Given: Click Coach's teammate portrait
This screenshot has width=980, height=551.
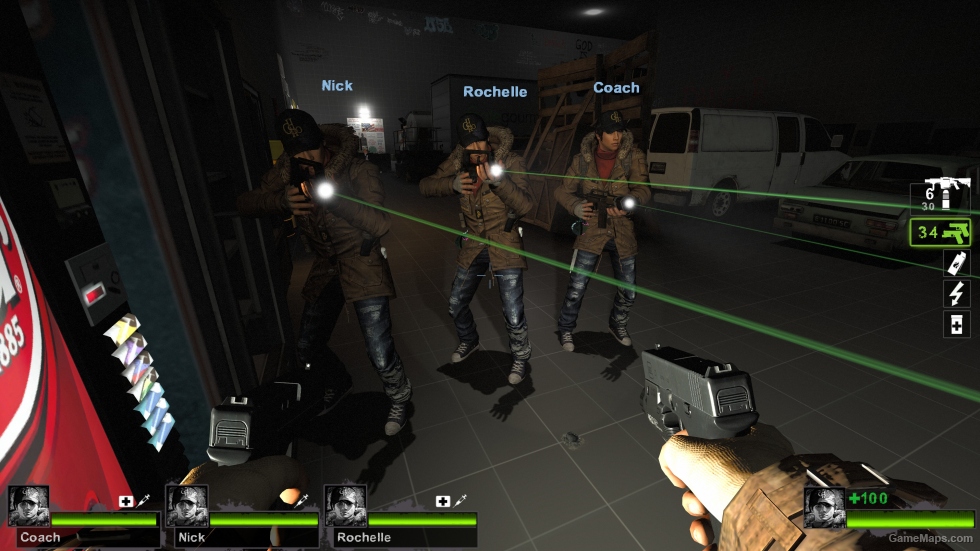Looking at the screenshot, I should pos(28,506).
